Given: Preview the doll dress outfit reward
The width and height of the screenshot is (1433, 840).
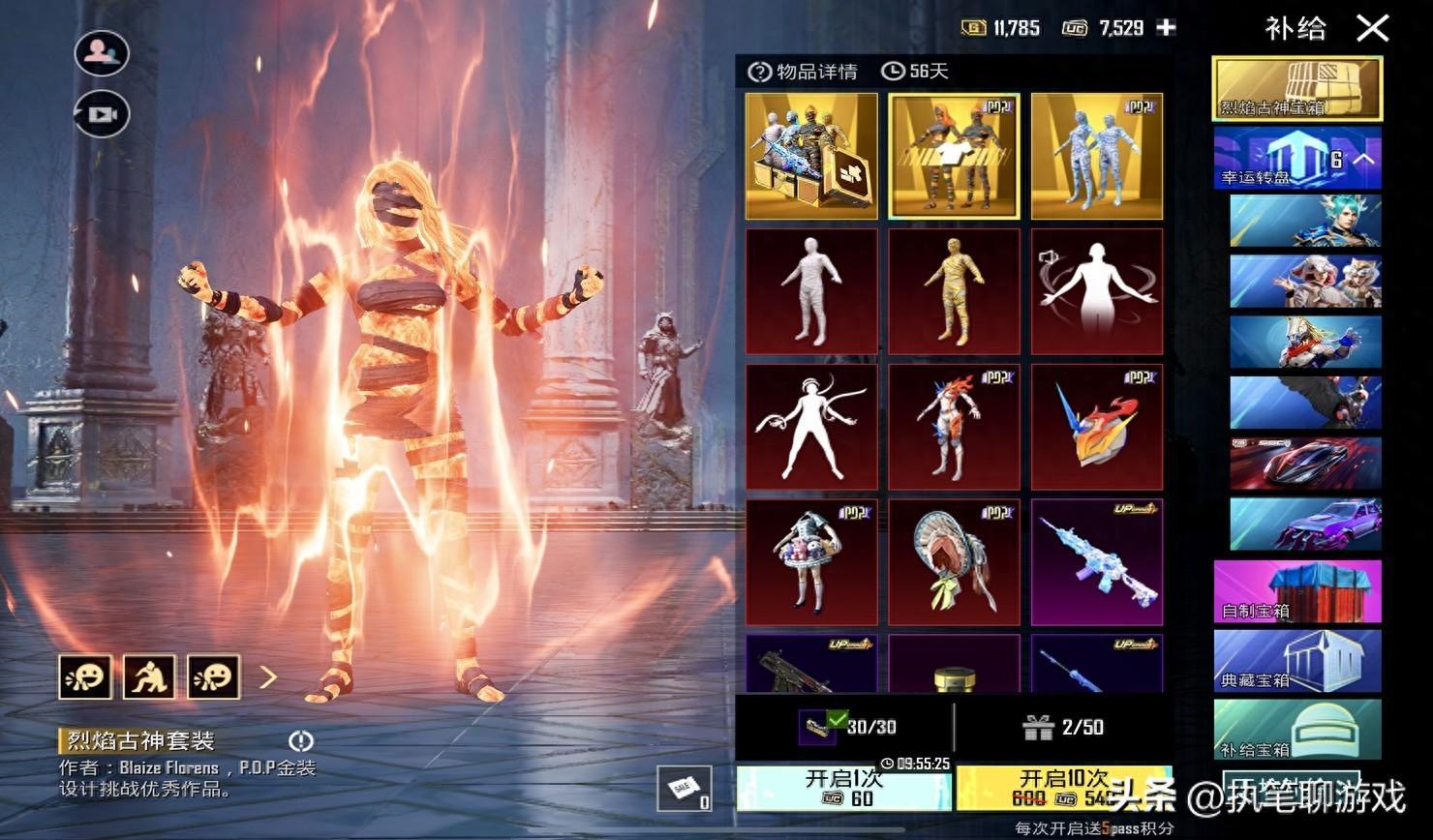Looking at the screenshot, I should click(x=811, y=562).
